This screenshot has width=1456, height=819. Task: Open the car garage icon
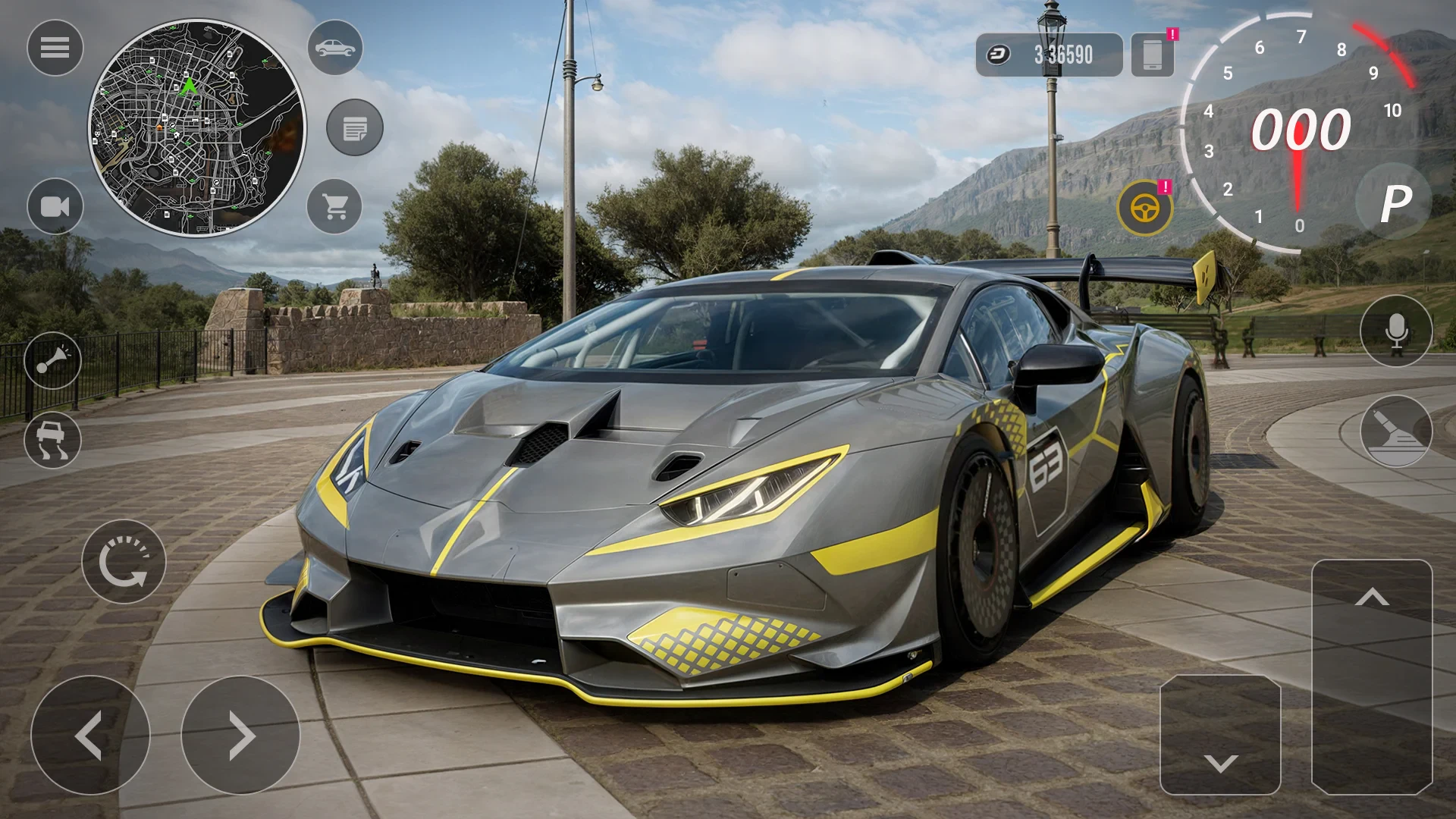click(335, 48)
